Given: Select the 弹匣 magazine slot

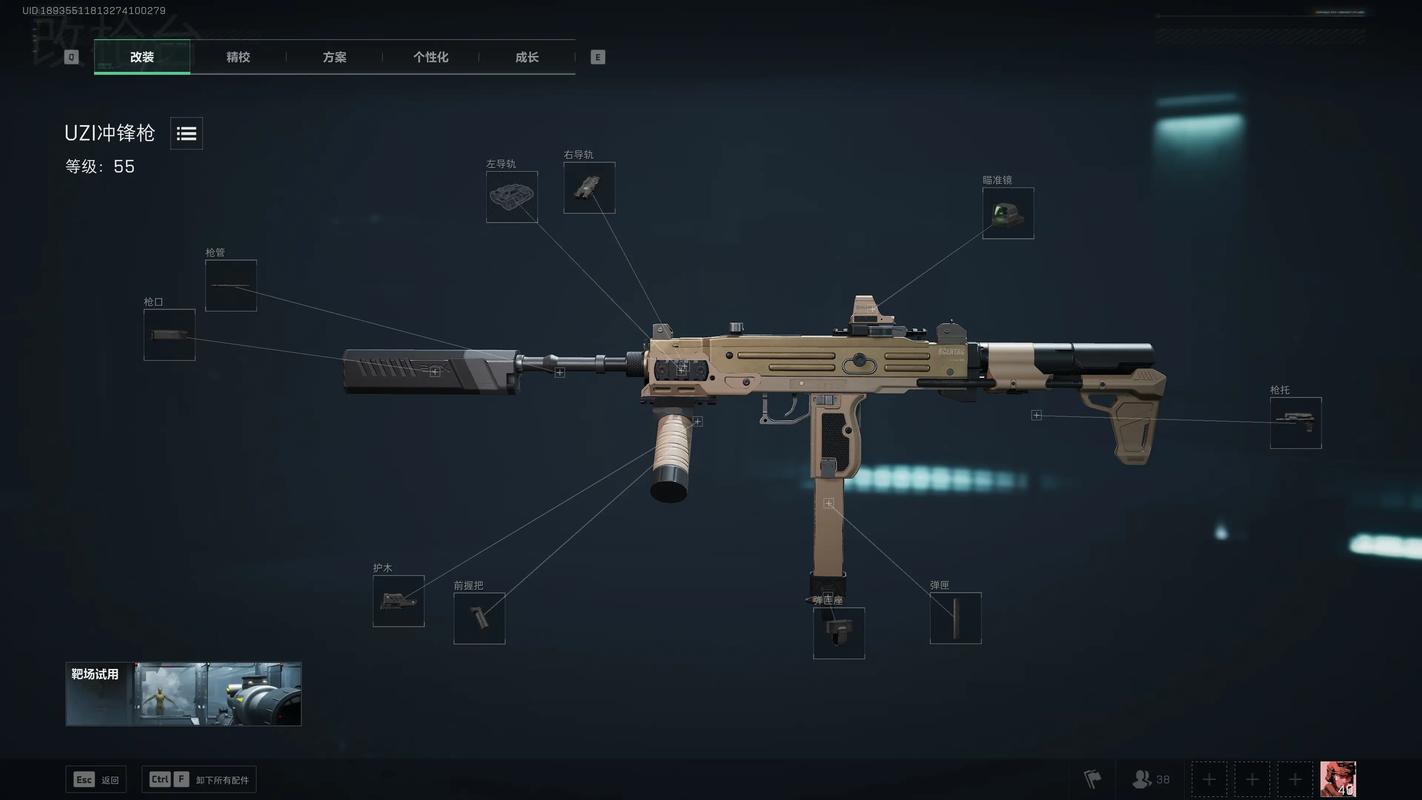Looking at the screenshot, I should (956, 618).
